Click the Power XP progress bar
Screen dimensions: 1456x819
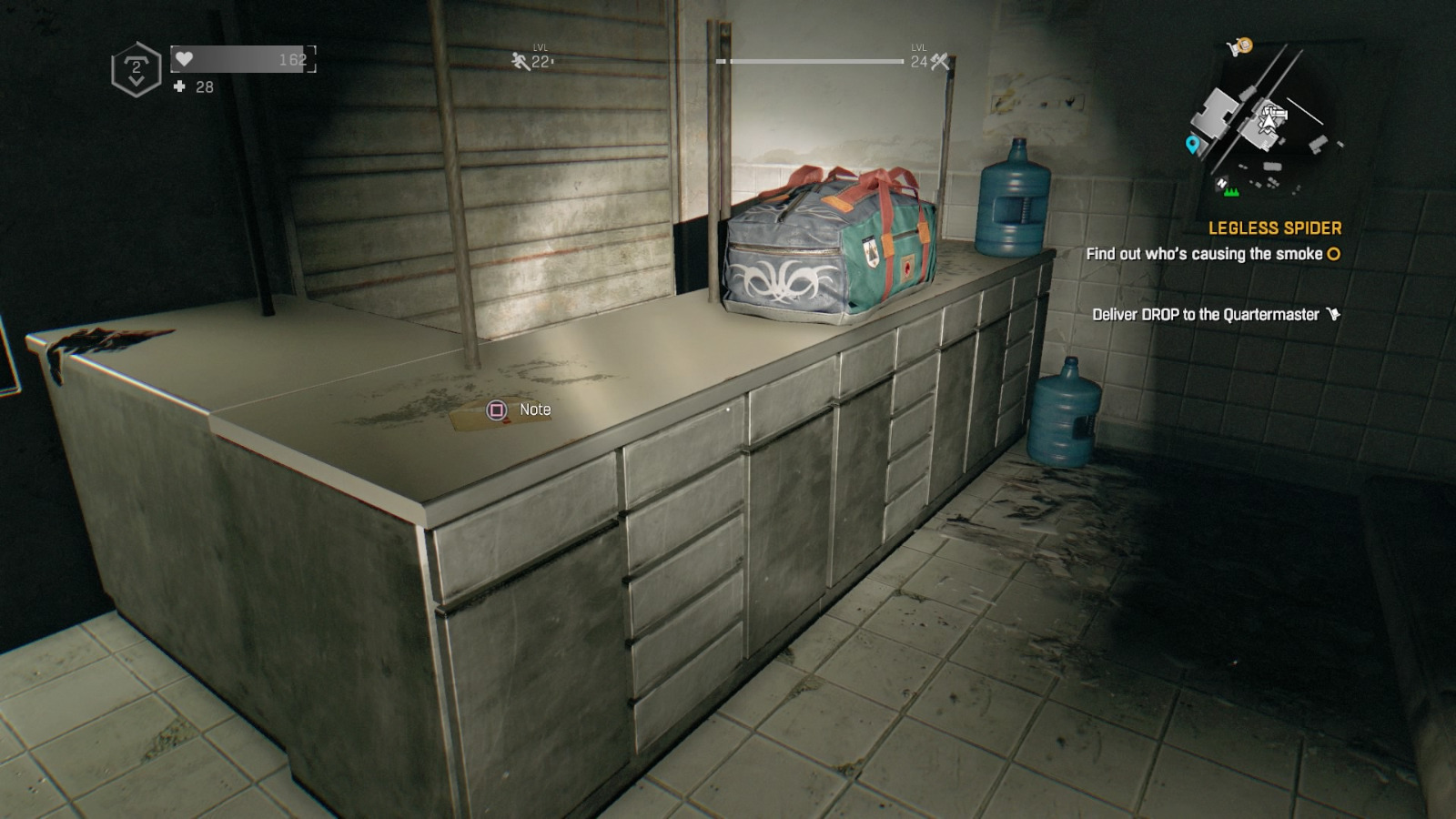(814, 59)
